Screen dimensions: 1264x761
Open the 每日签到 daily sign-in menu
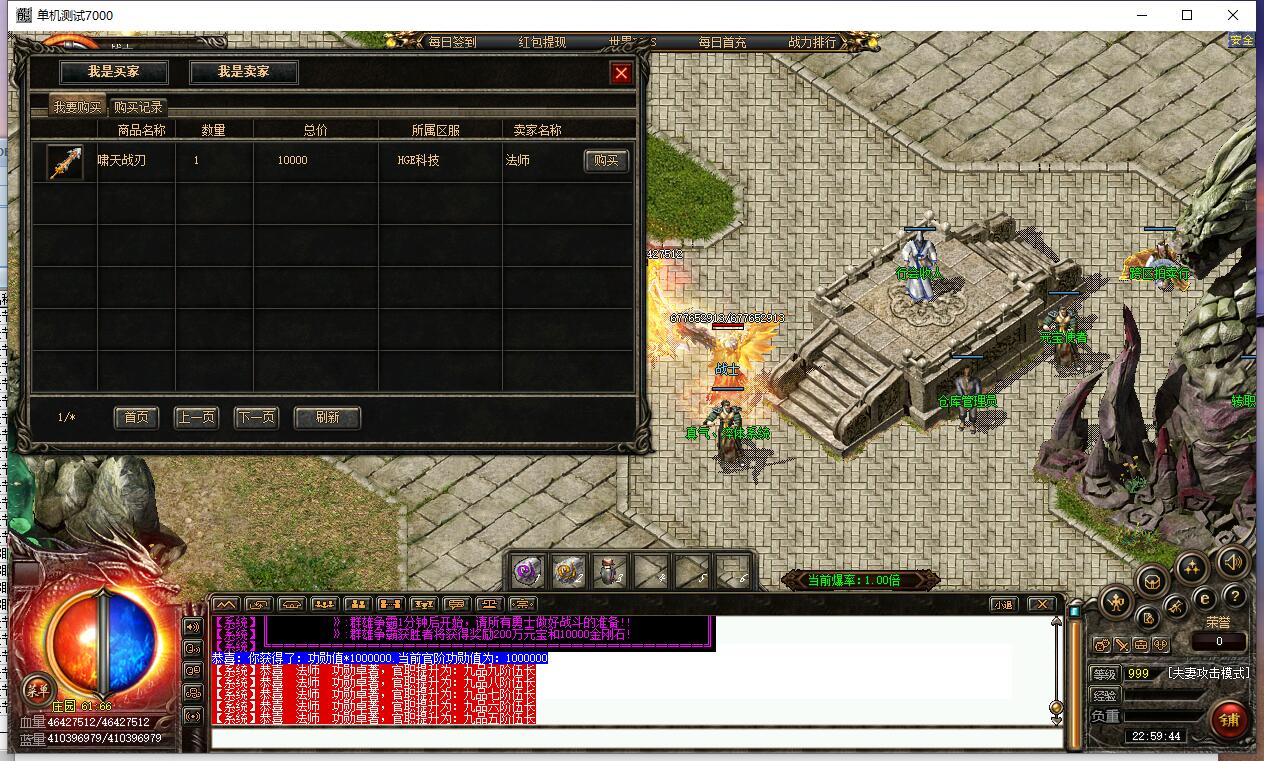452,42
